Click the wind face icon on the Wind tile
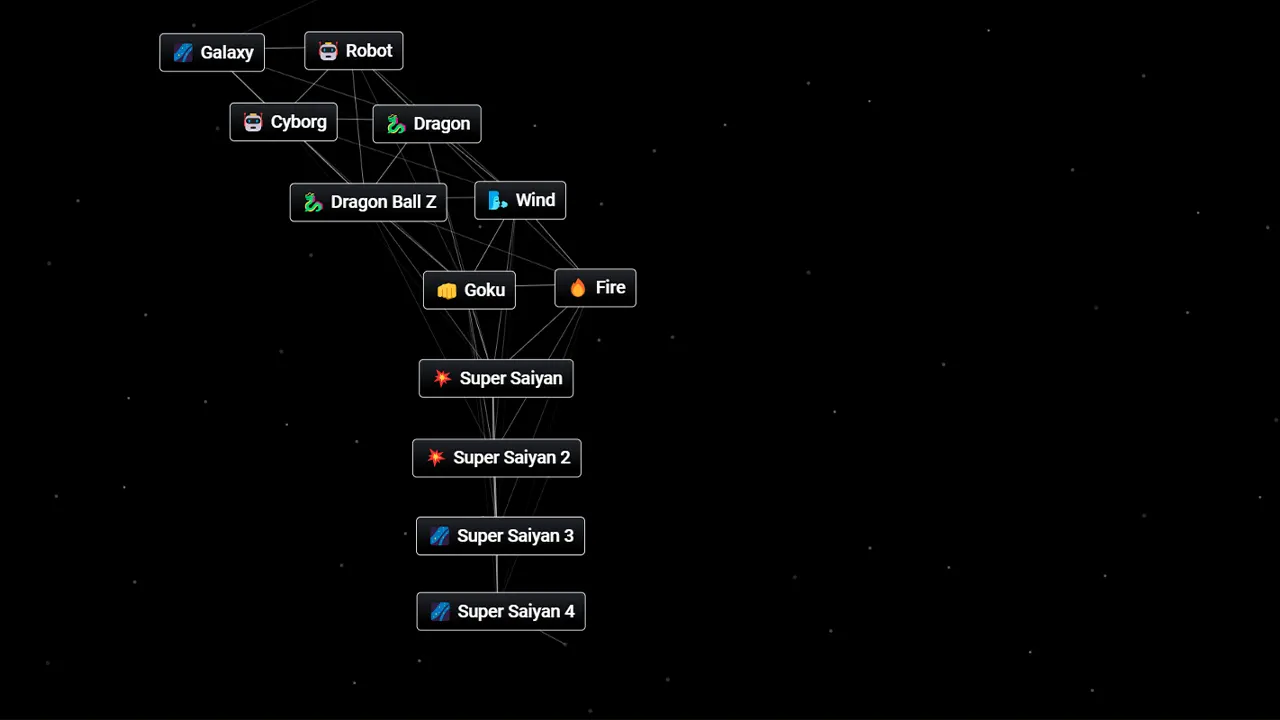The width and height of the screenshot is (1280, 720). (x=497, y=199)
